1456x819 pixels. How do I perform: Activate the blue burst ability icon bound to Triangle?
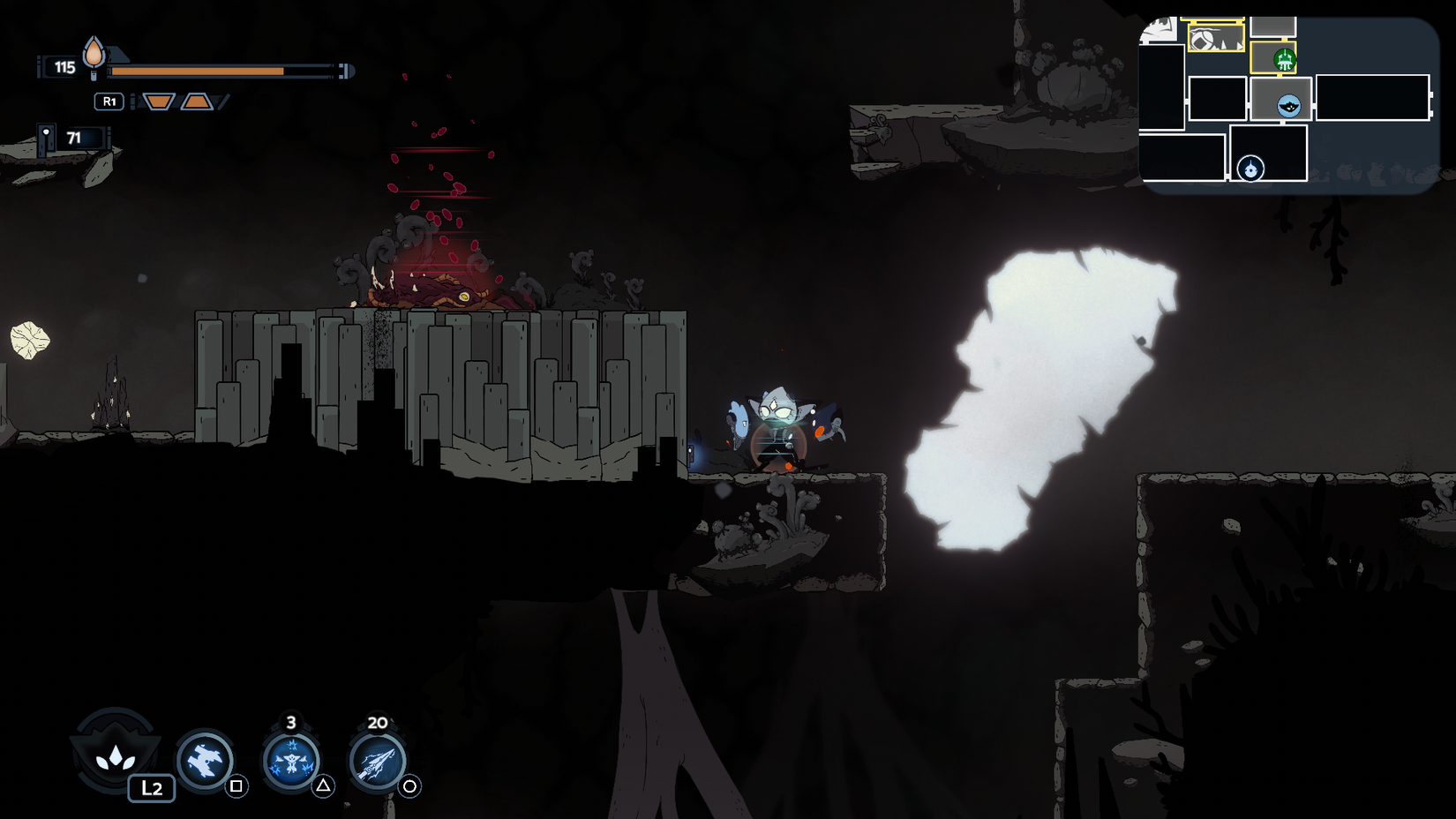coord(291,761)
